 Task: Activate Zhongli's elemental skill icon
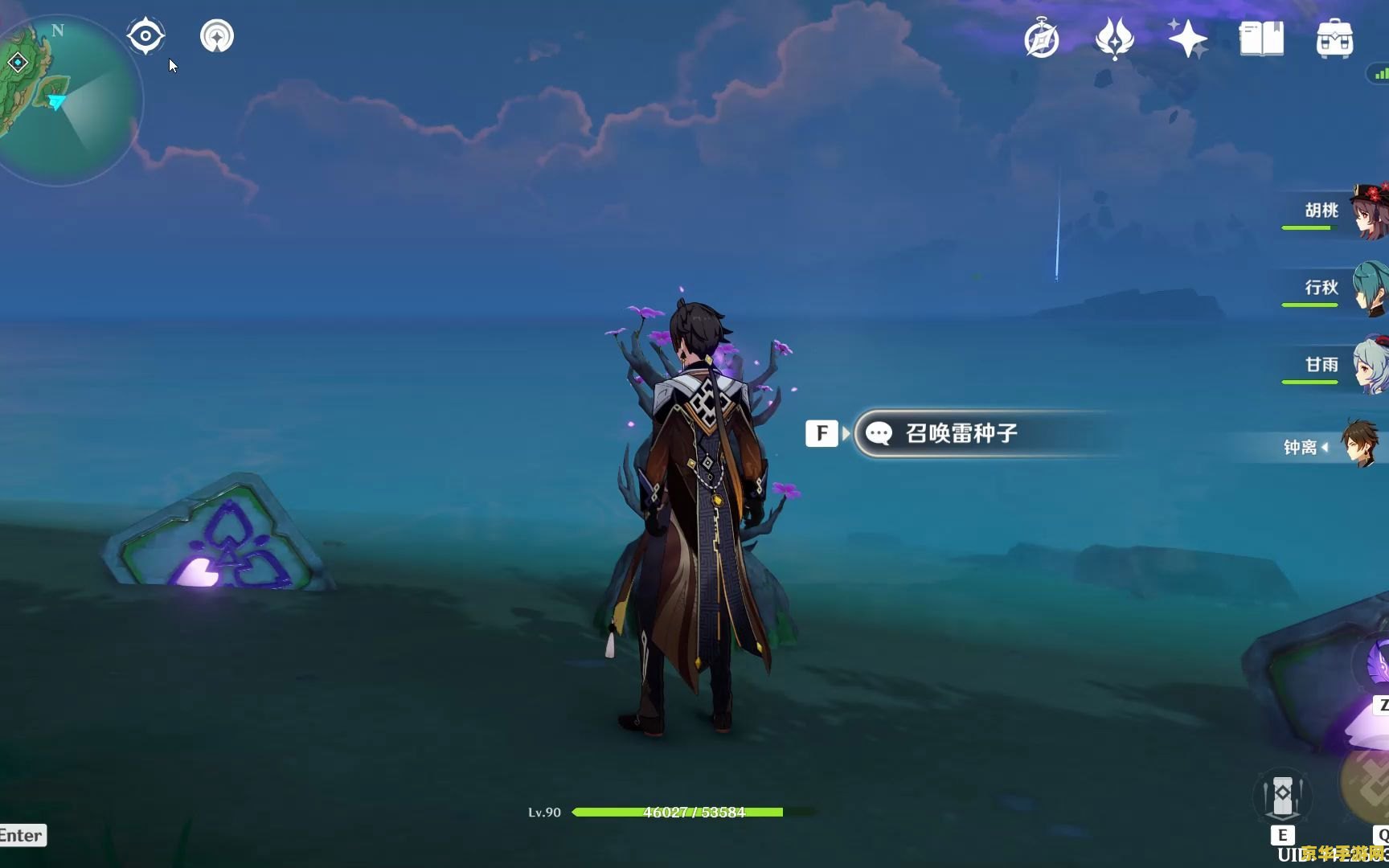(1283, 797)
